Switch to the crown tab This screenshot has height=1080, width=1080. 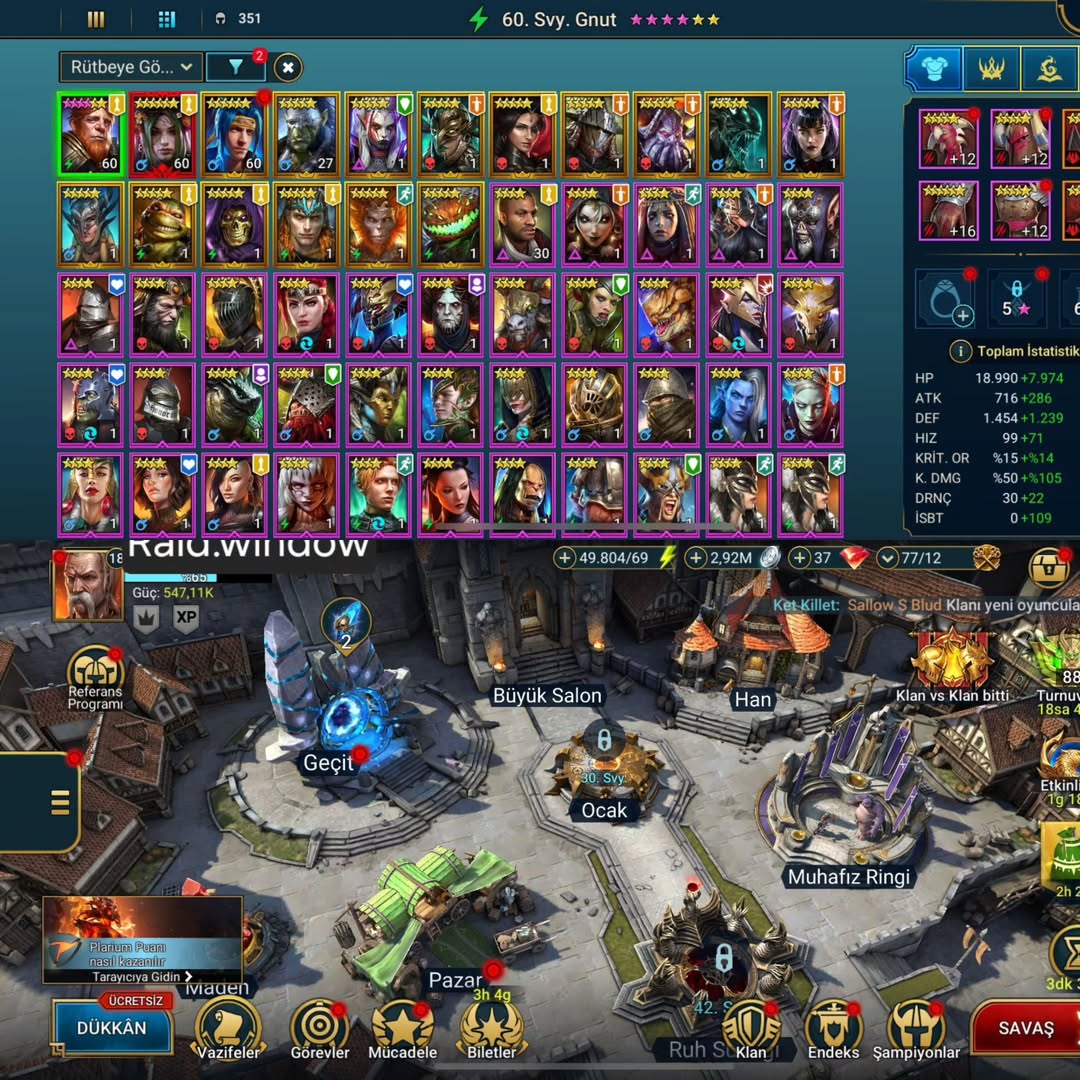[991, 68]
